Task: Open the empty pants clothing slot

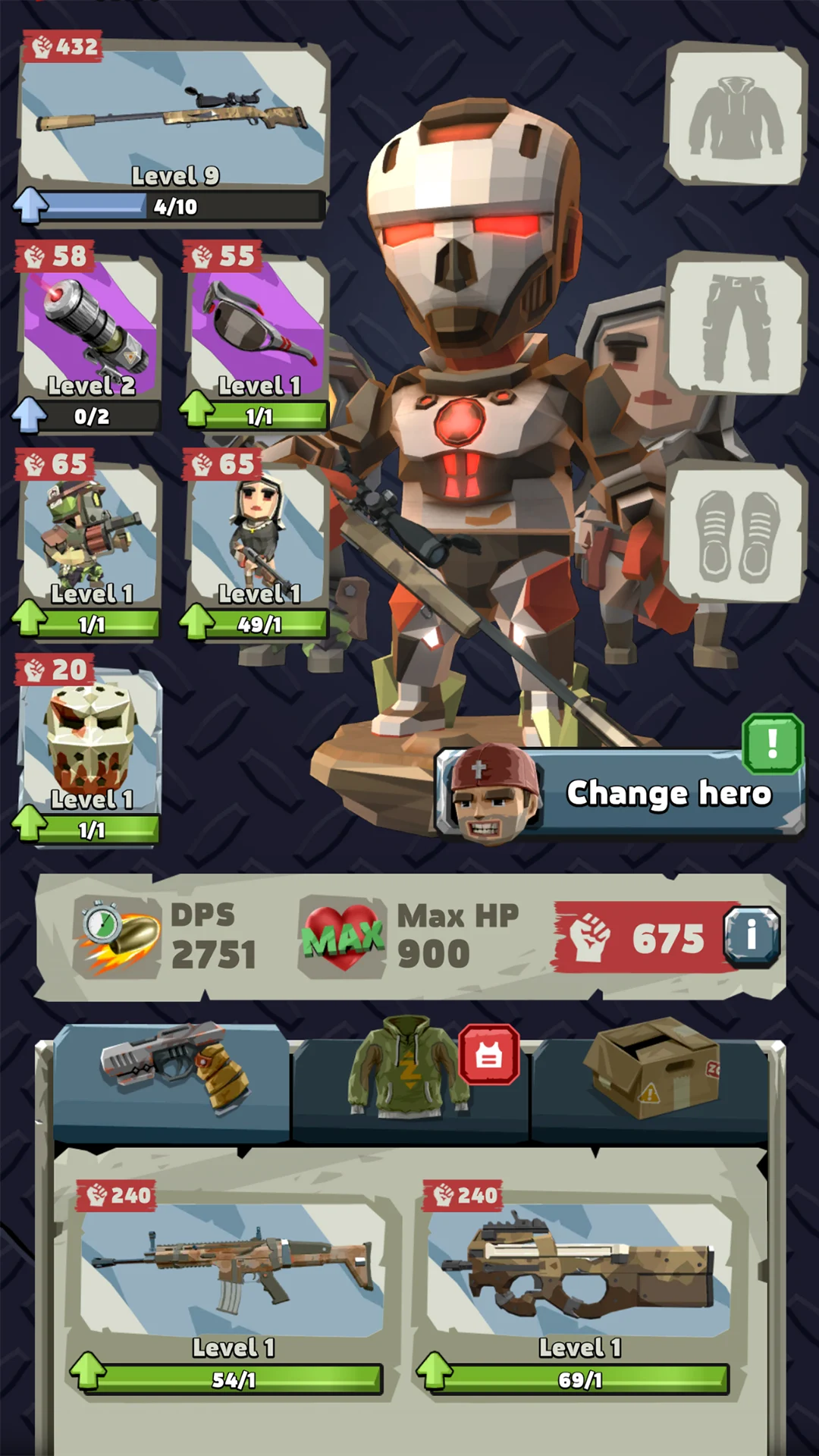Action: pos(735,325)
